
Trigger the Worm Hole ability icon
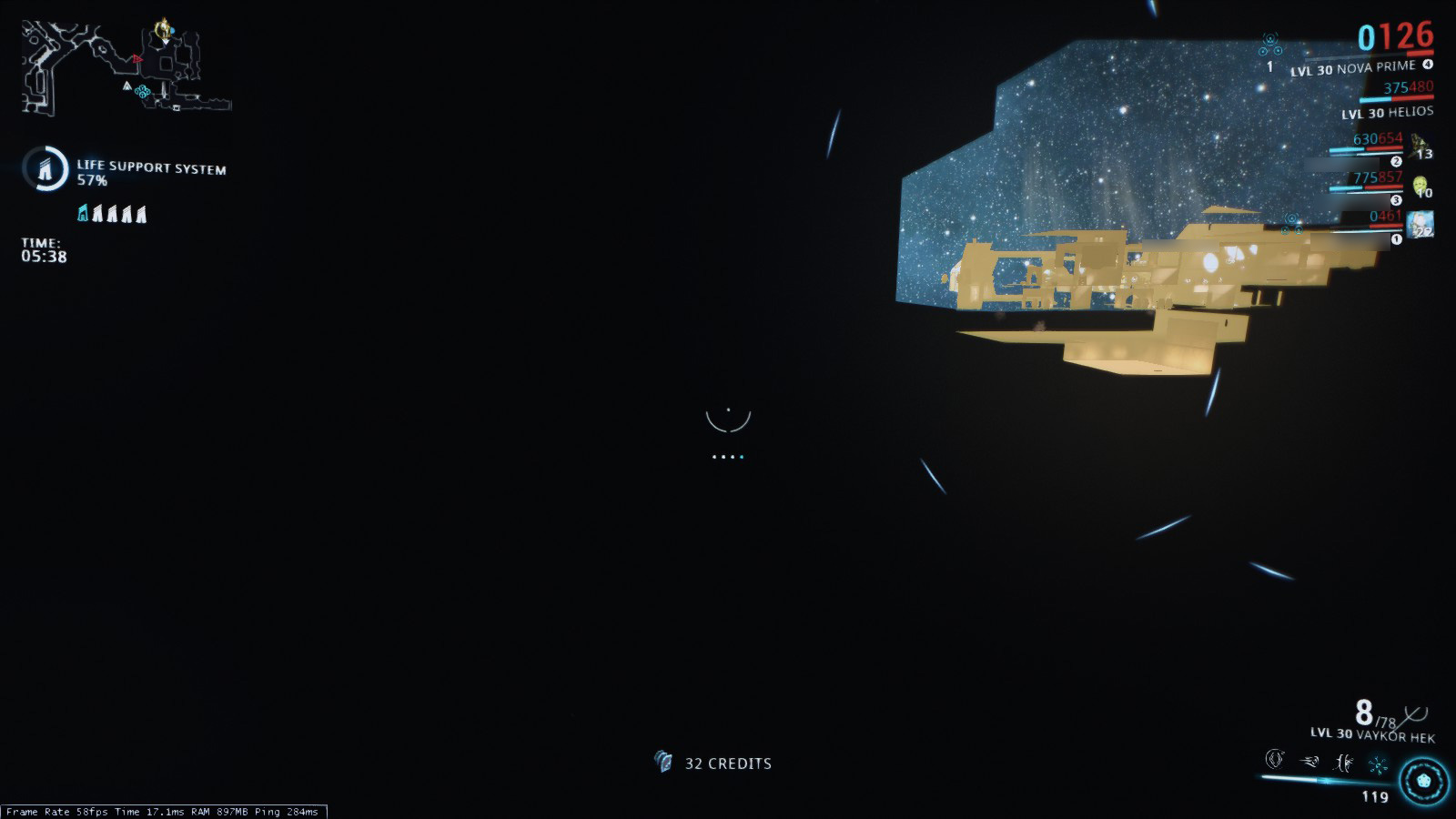1343,763
